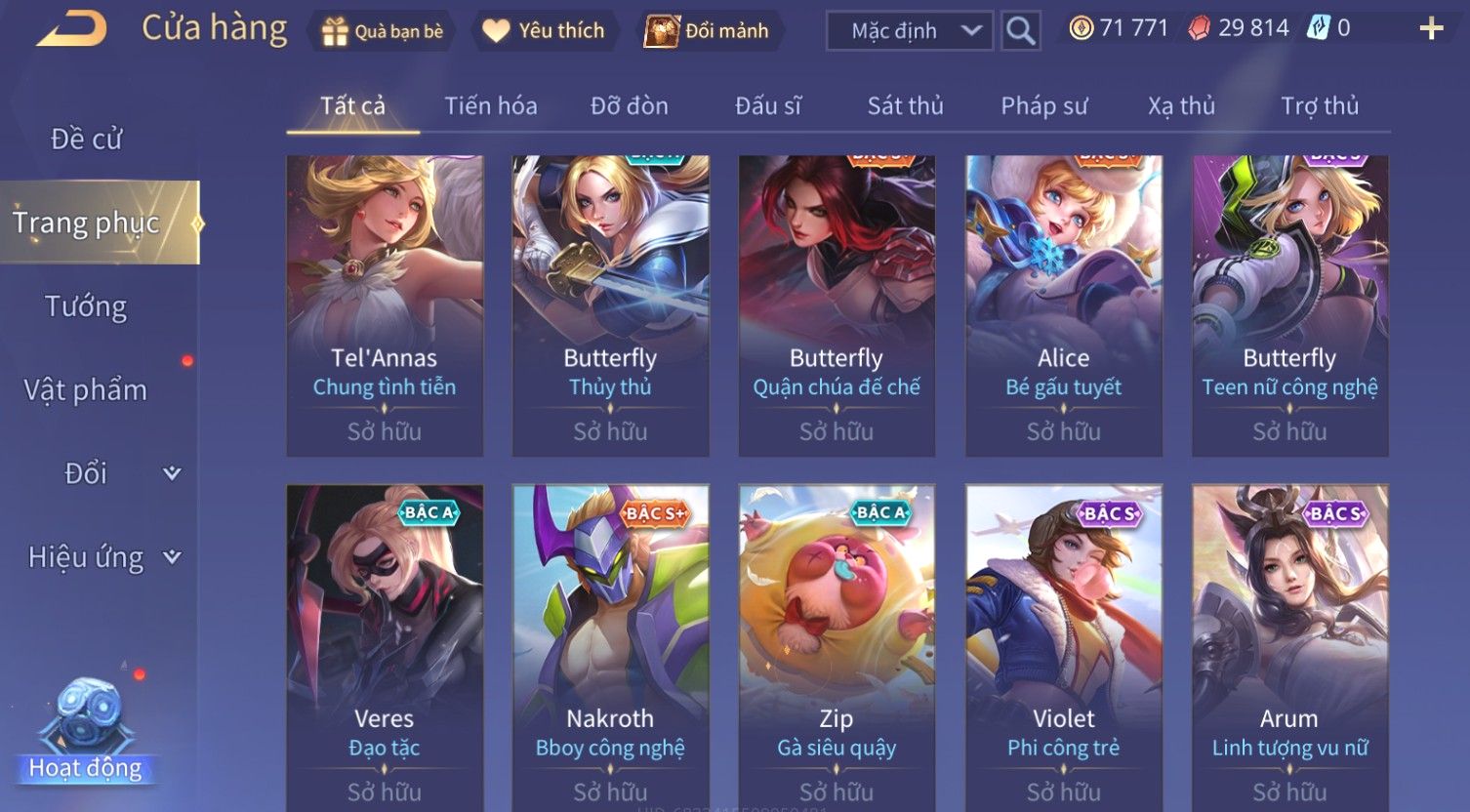Go back using the return arrow
1470x812 pixels.
pyautogui.click(x=72, y=29)
